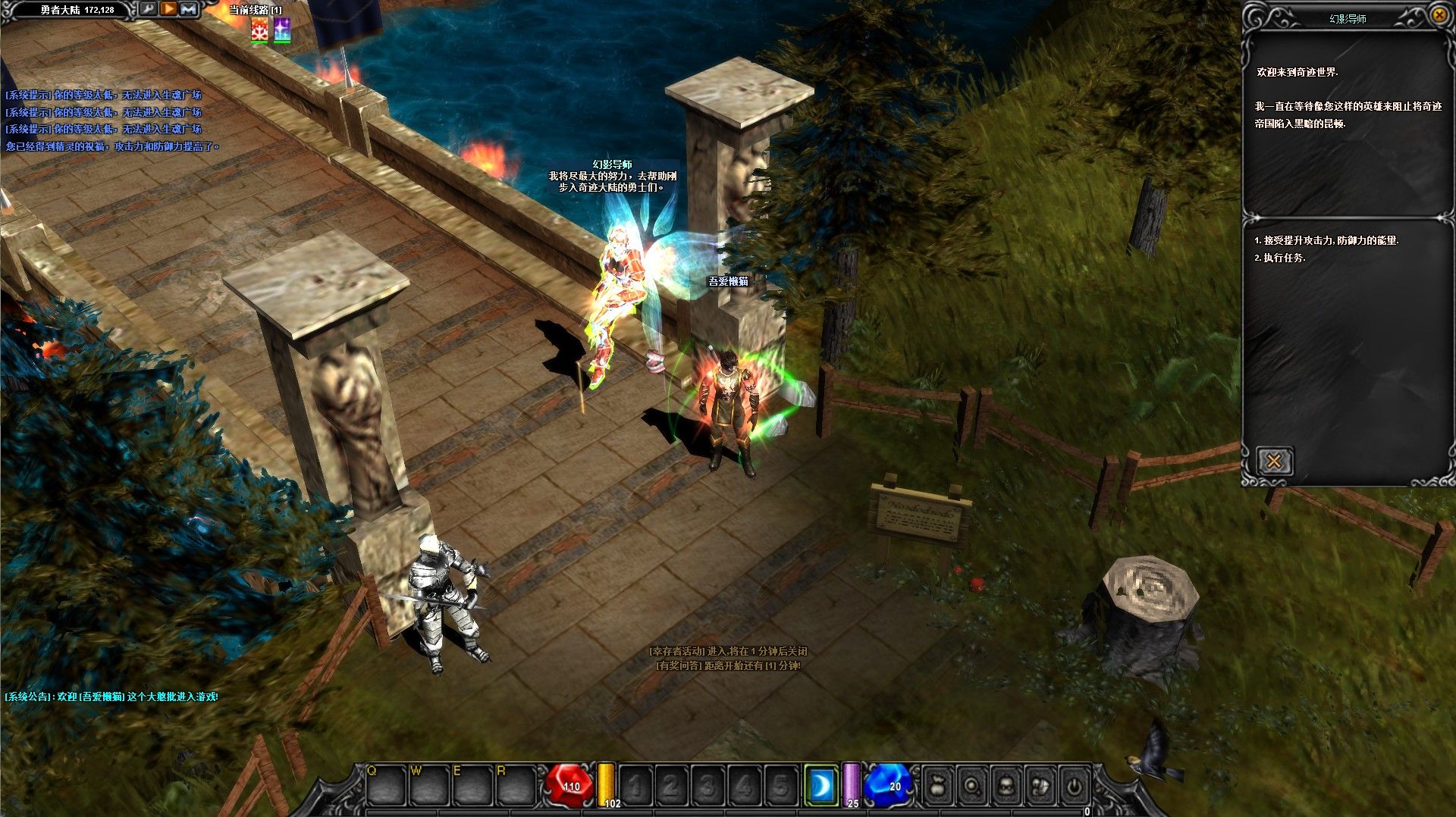Click the group icon left of the power button

[1040, 786]
